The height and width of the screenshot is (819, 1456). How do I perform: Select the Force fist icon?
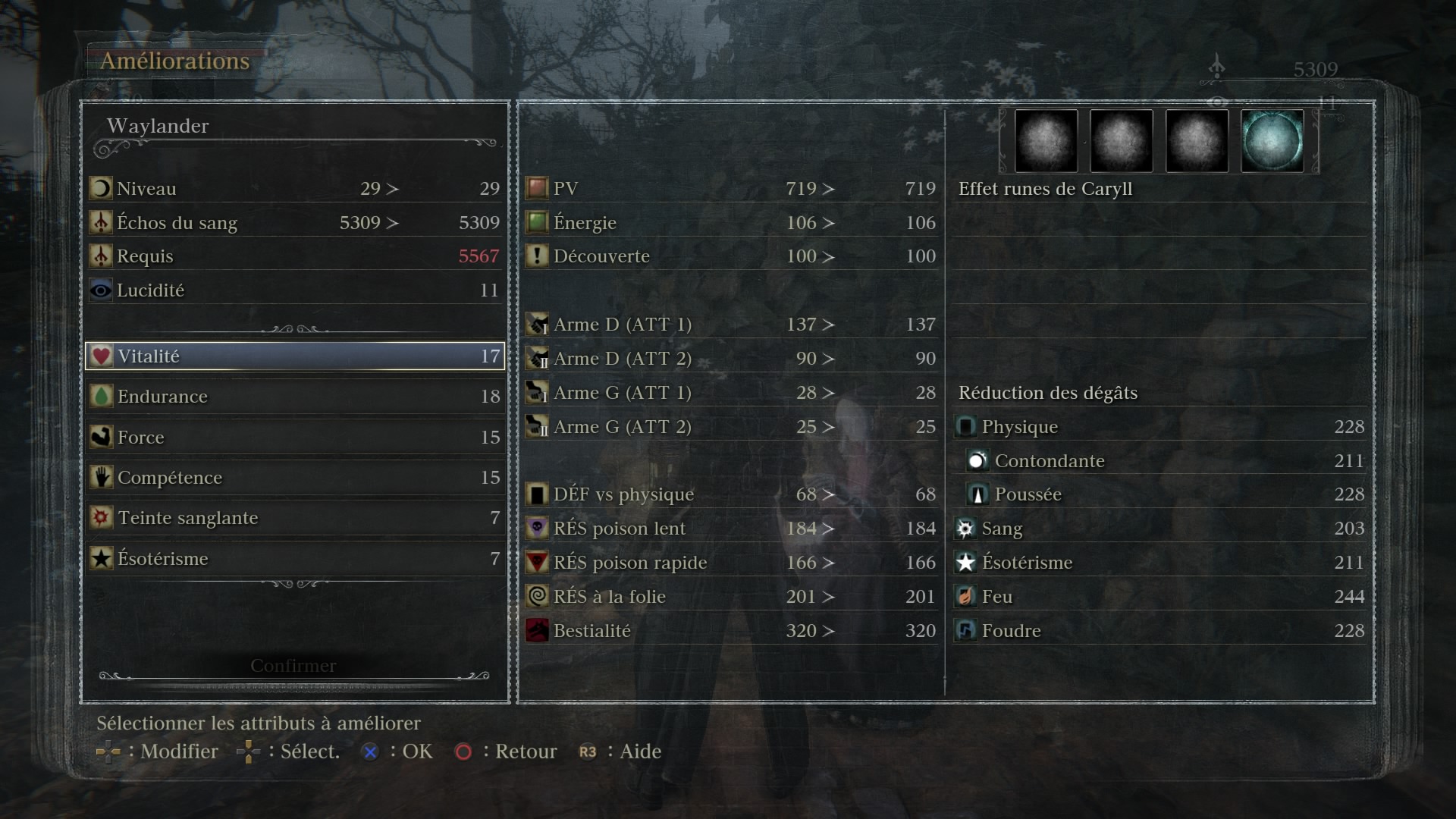[x=101, y=437]
